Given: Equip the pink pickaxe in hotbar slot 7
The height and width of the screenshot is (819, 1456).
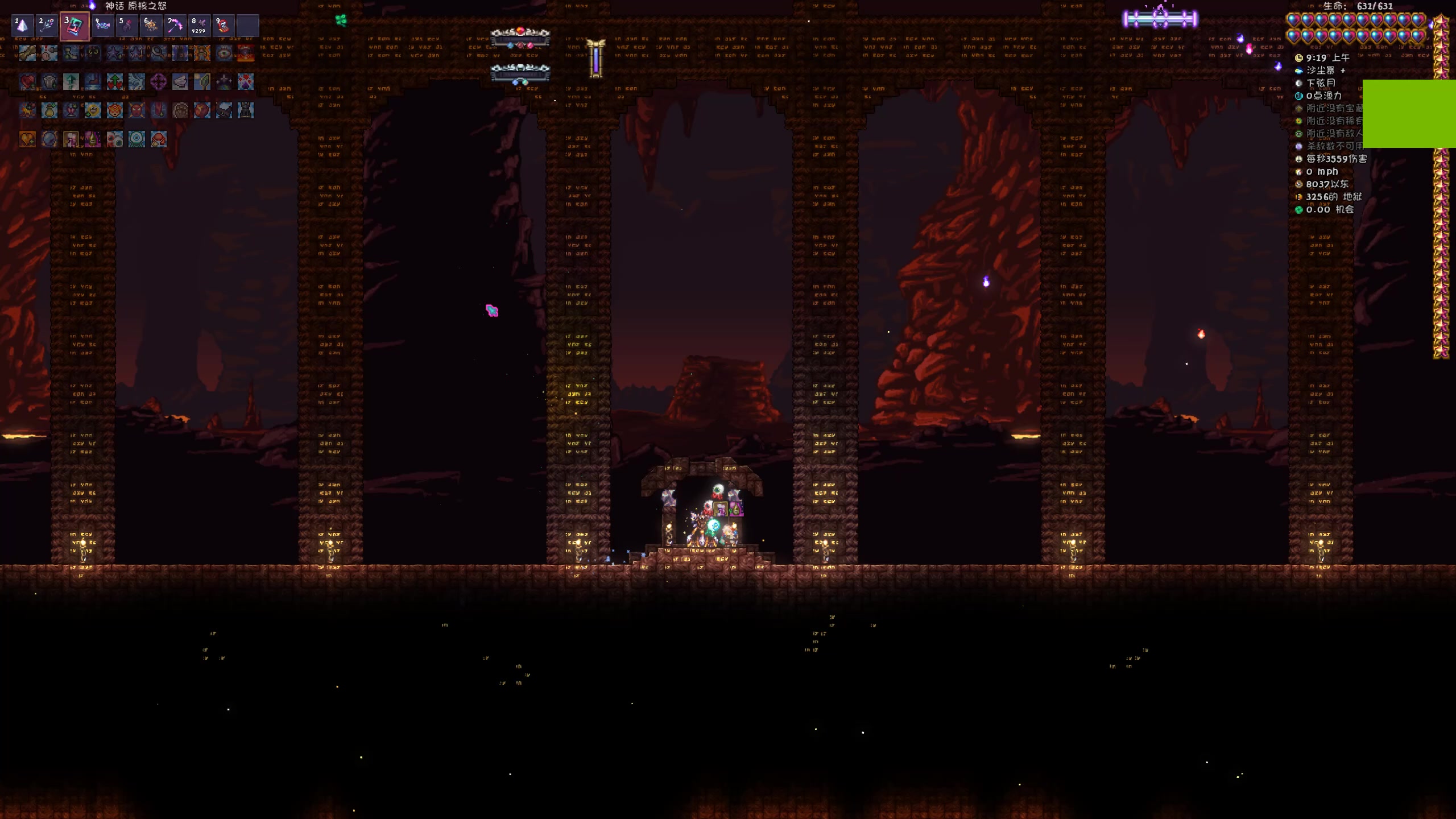Looking at the screenshot, I should pos(175,26).
